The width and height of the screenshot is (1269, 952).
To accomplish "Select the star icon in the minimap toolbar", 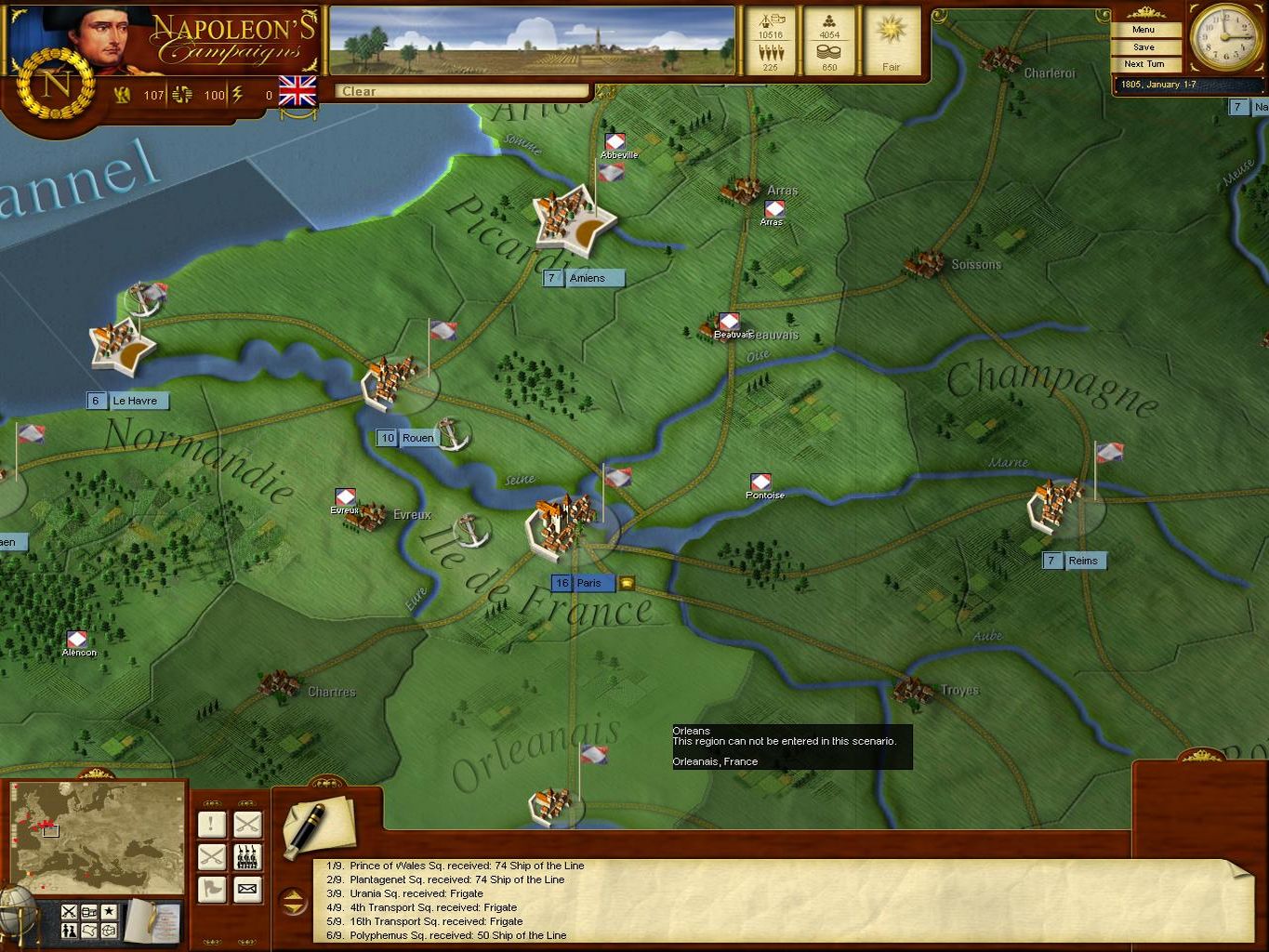I will coord(109,910).
